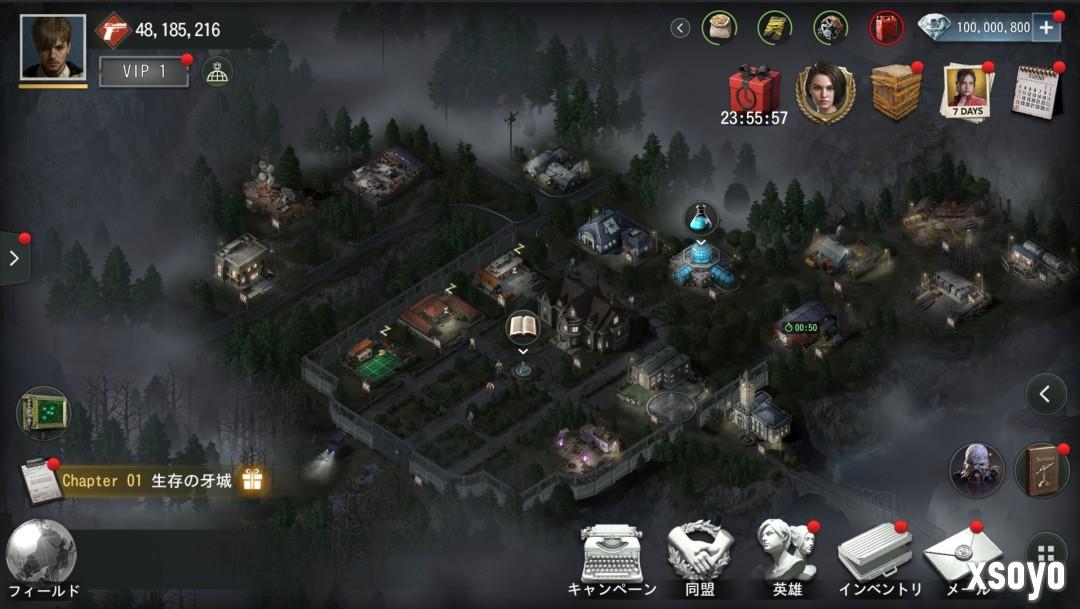
Task: Open the 7 DAYS event
Action: [x=966, y=92]
